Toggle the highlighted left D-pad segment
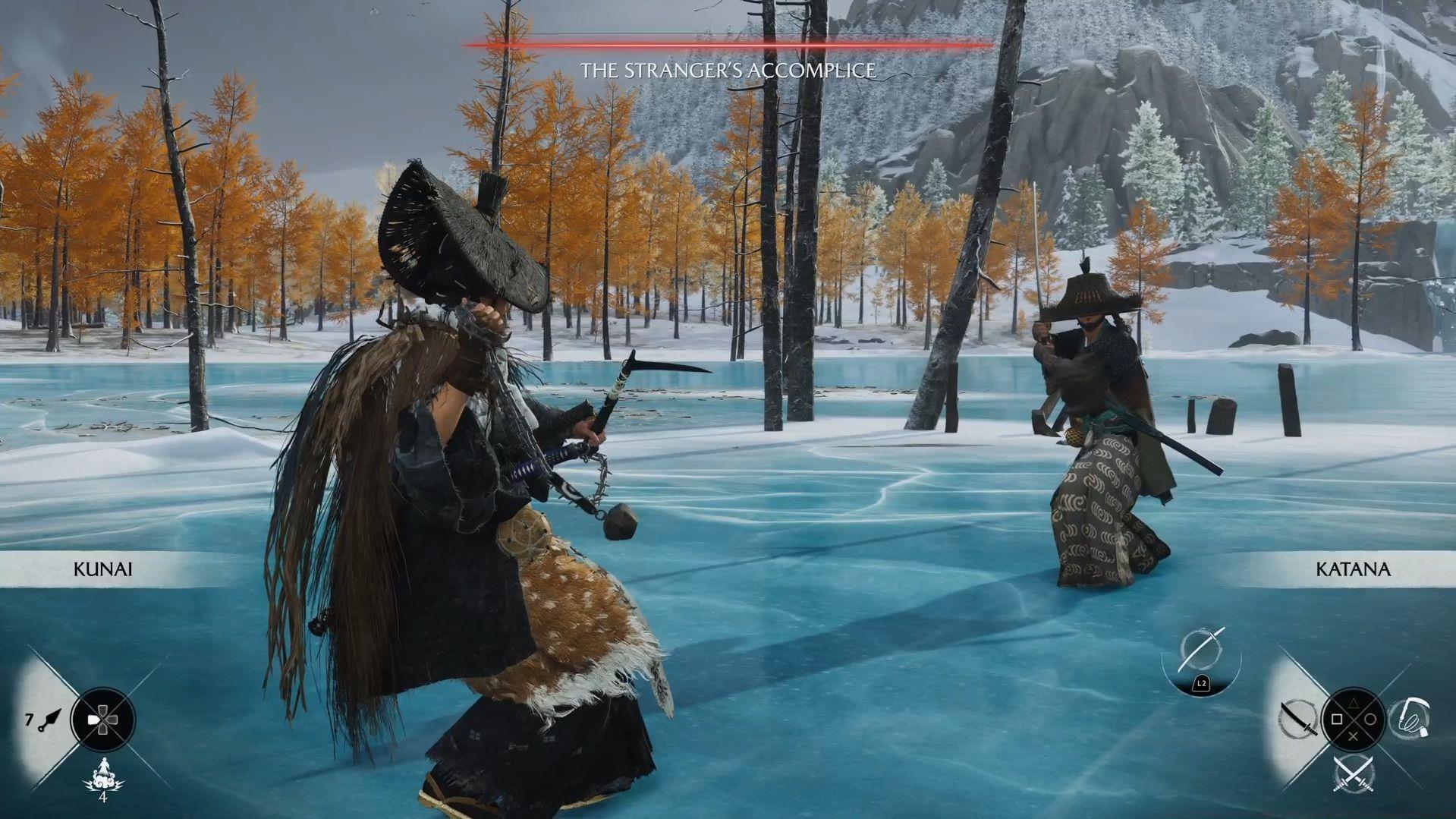This screenshot has height=819, width=1456. coord(93,720)
